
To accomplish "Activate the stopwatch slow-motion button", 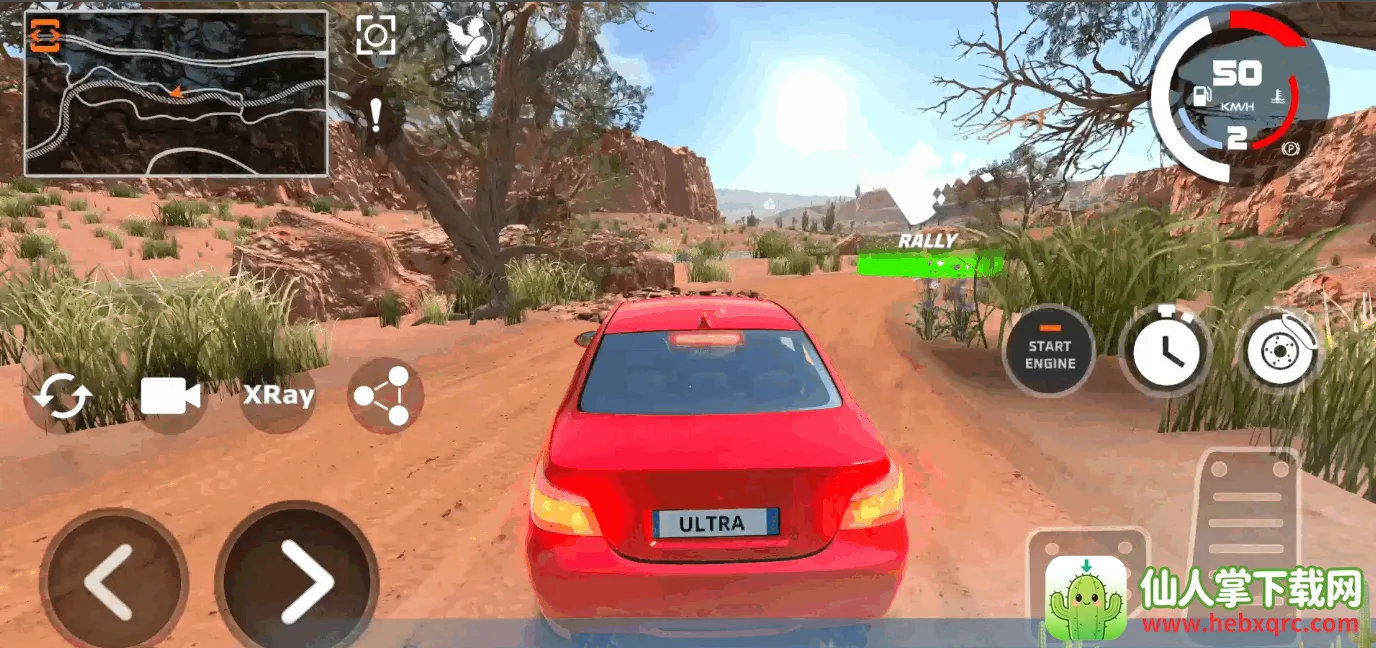I will (x=1166, y=352).
